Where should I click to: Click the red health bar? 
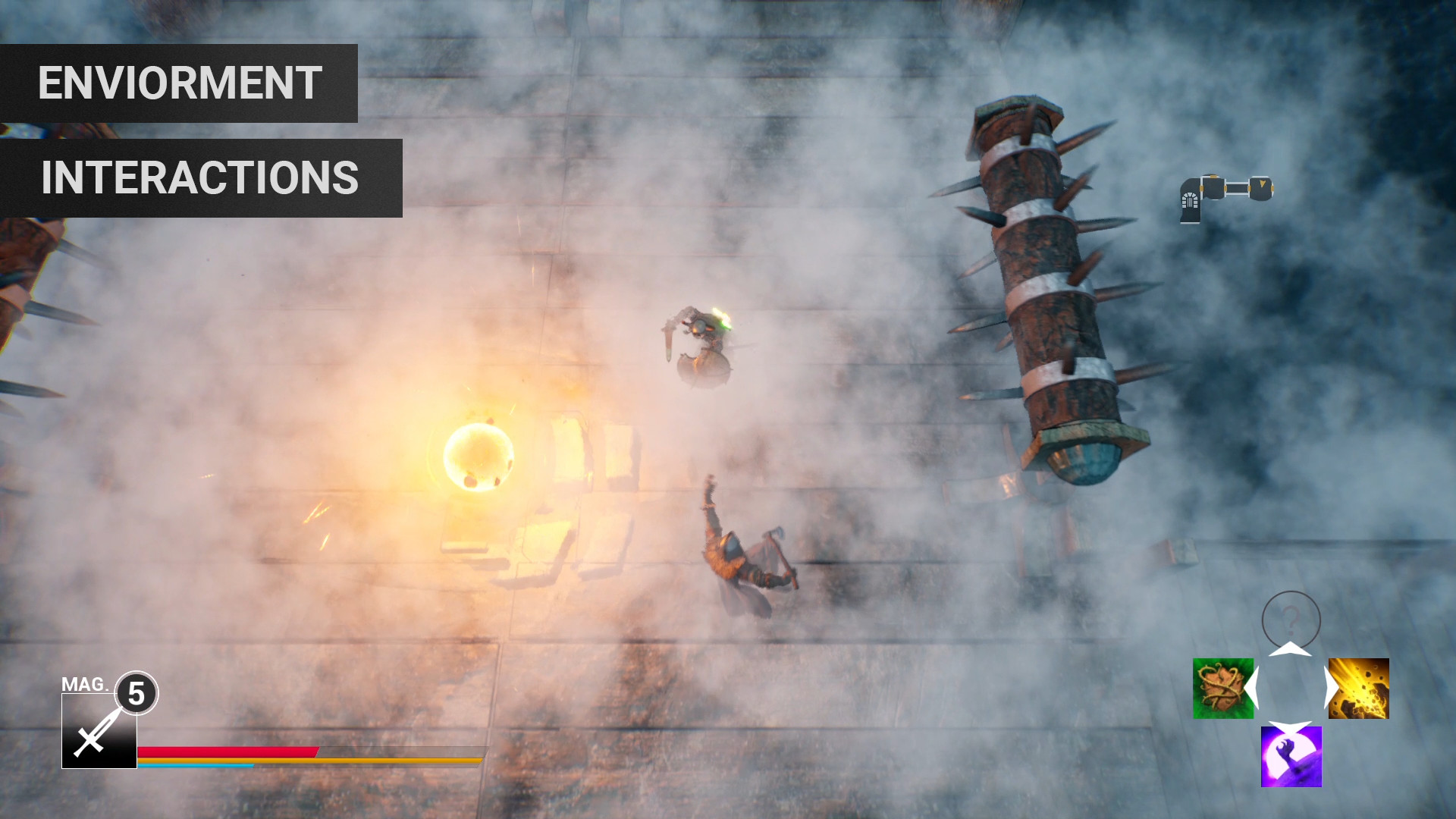(x=222, y=751)
